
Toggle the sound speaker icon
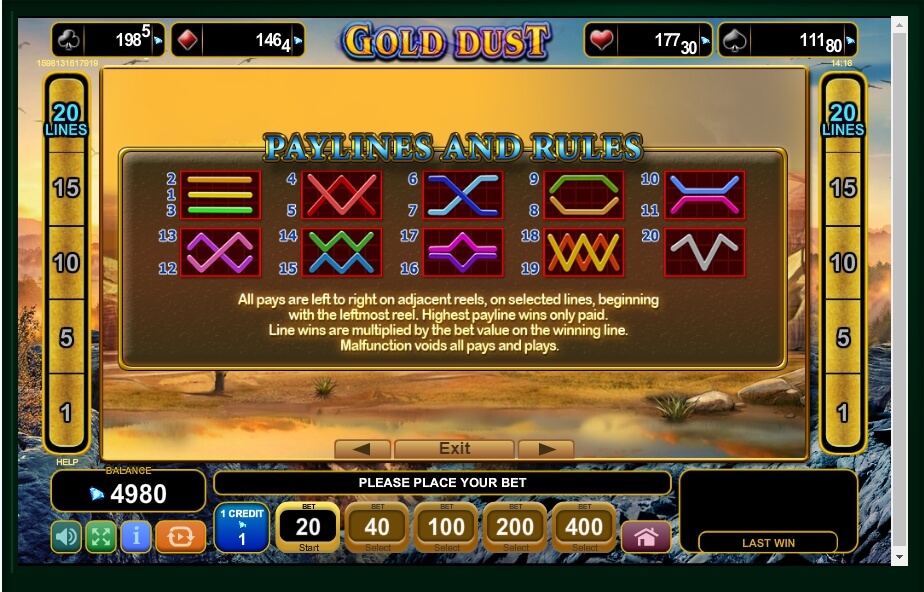(x=66, y=537)
